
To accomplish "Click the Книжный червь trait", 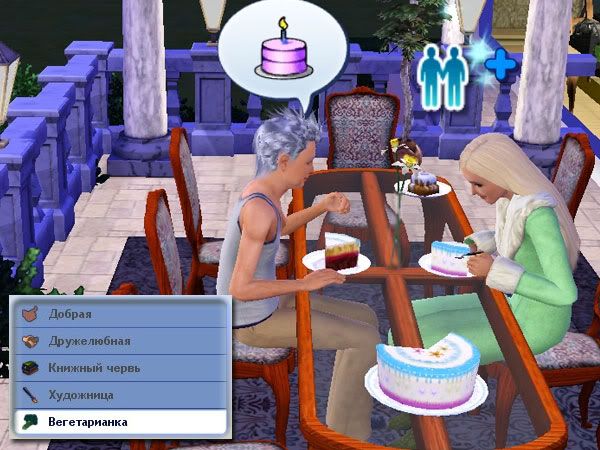I will pyautogui.click(x=120, y=368).
